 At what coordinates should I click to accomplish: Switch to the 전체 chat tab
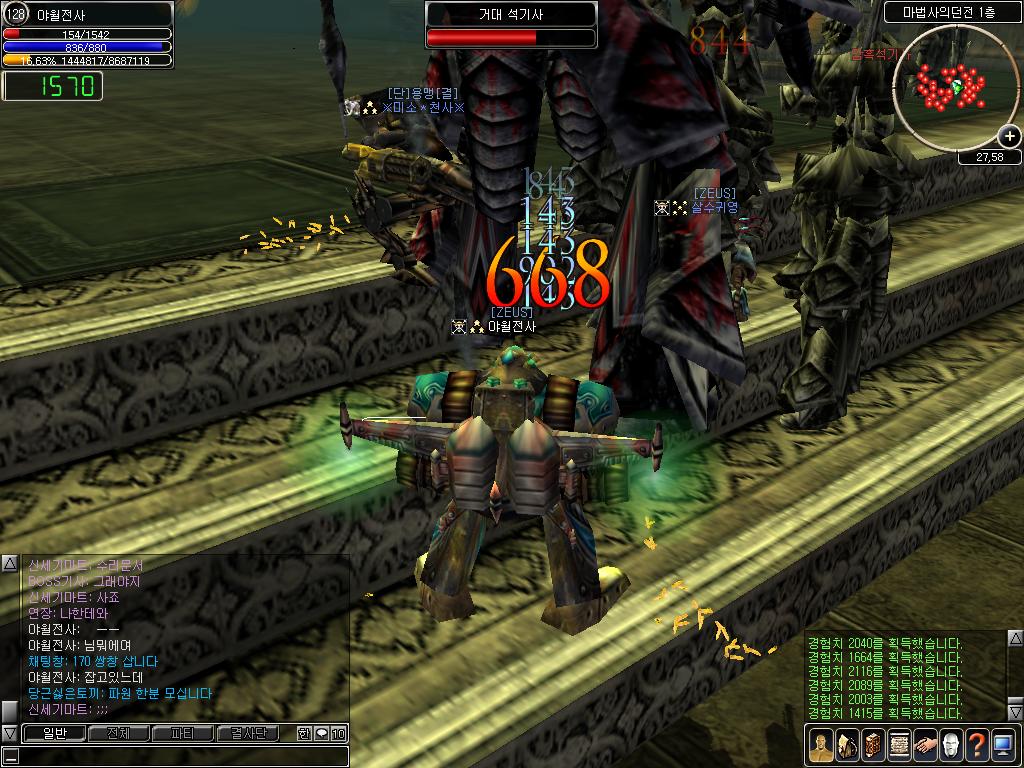[x=118, y=734]
